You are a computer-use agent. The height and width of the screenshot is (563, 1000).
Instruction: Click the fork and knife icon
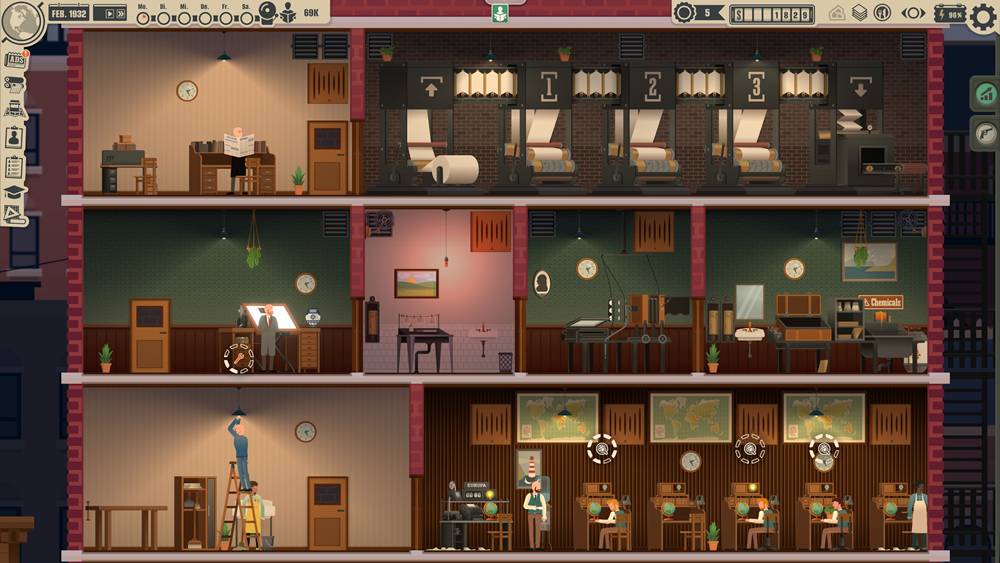point(882,13)
